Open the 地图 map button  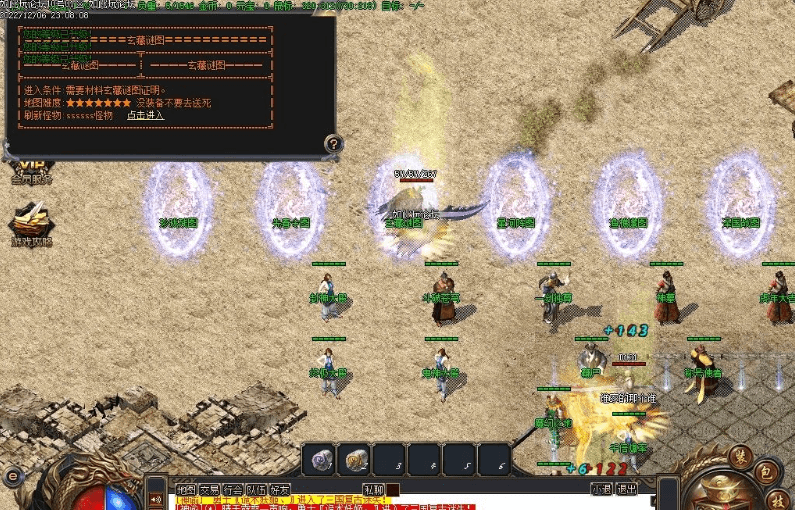(x=185, y=490)
